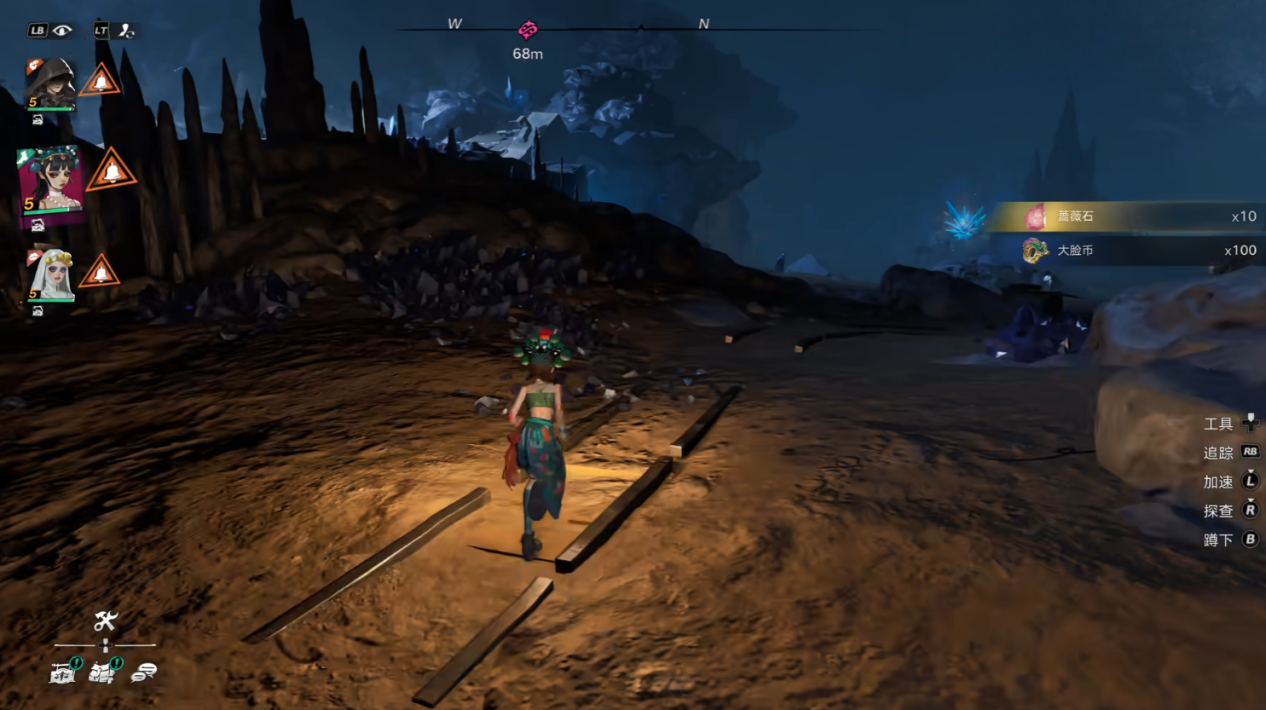
Task: Click the bell alert beside teal-headdress teammate
Action: 112,171
